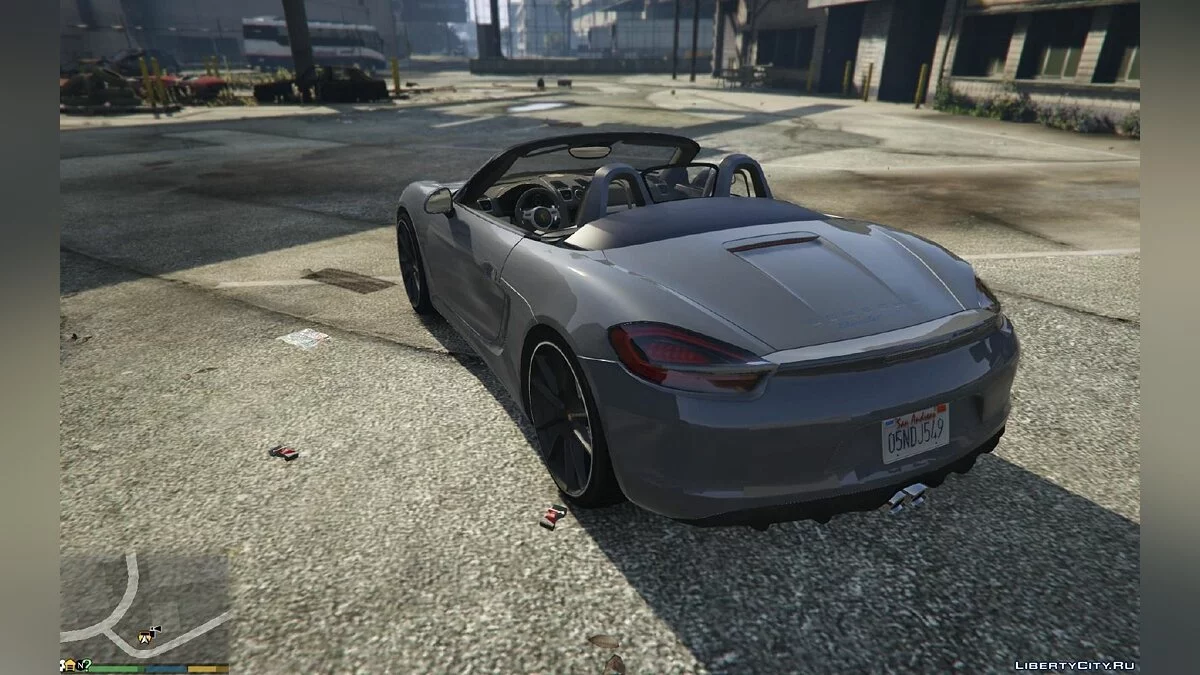Click the green question mark blip

click(x=85, y=665)
